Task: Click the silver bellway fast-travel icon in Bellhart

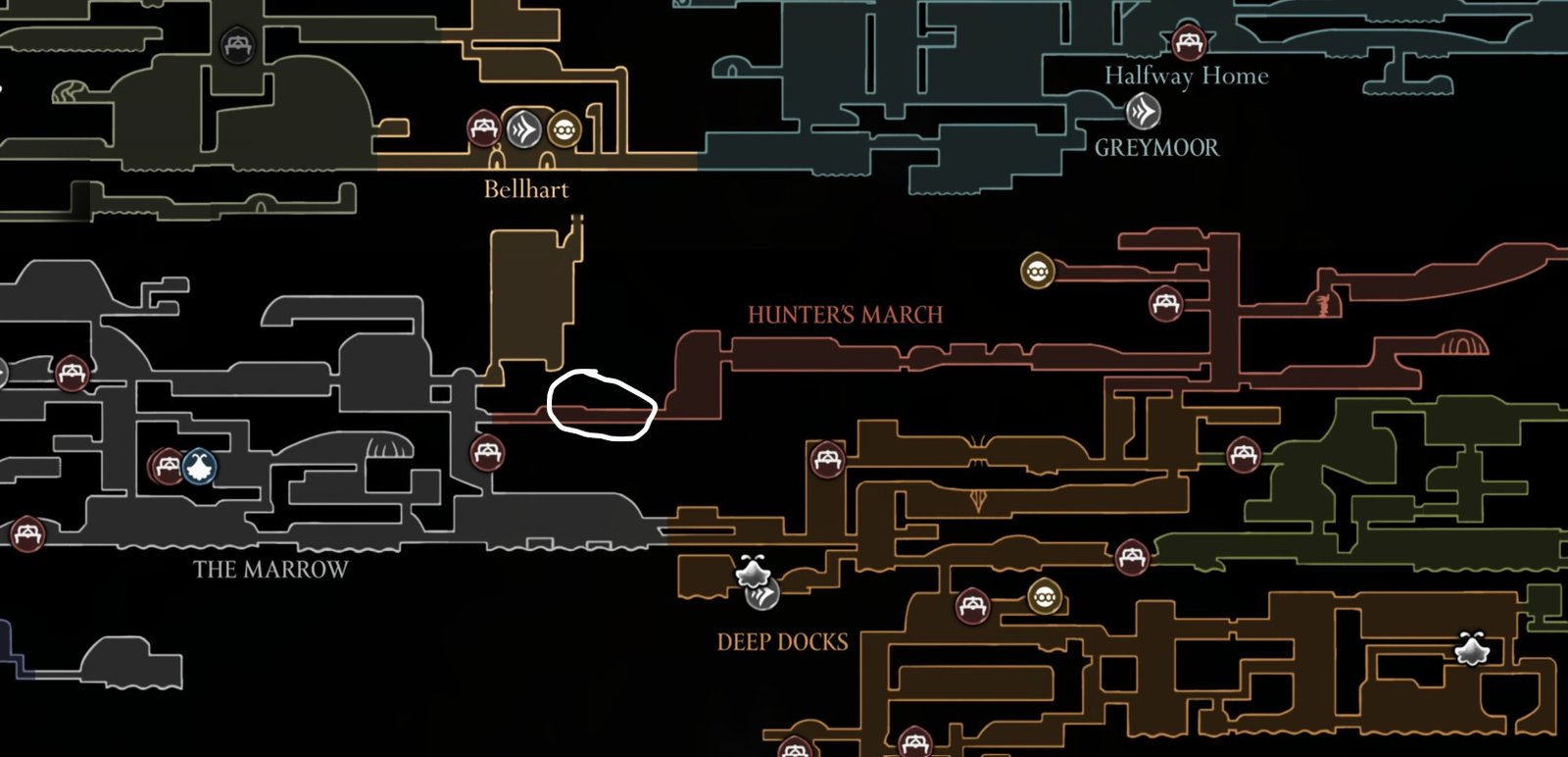Action: [525, 126]
